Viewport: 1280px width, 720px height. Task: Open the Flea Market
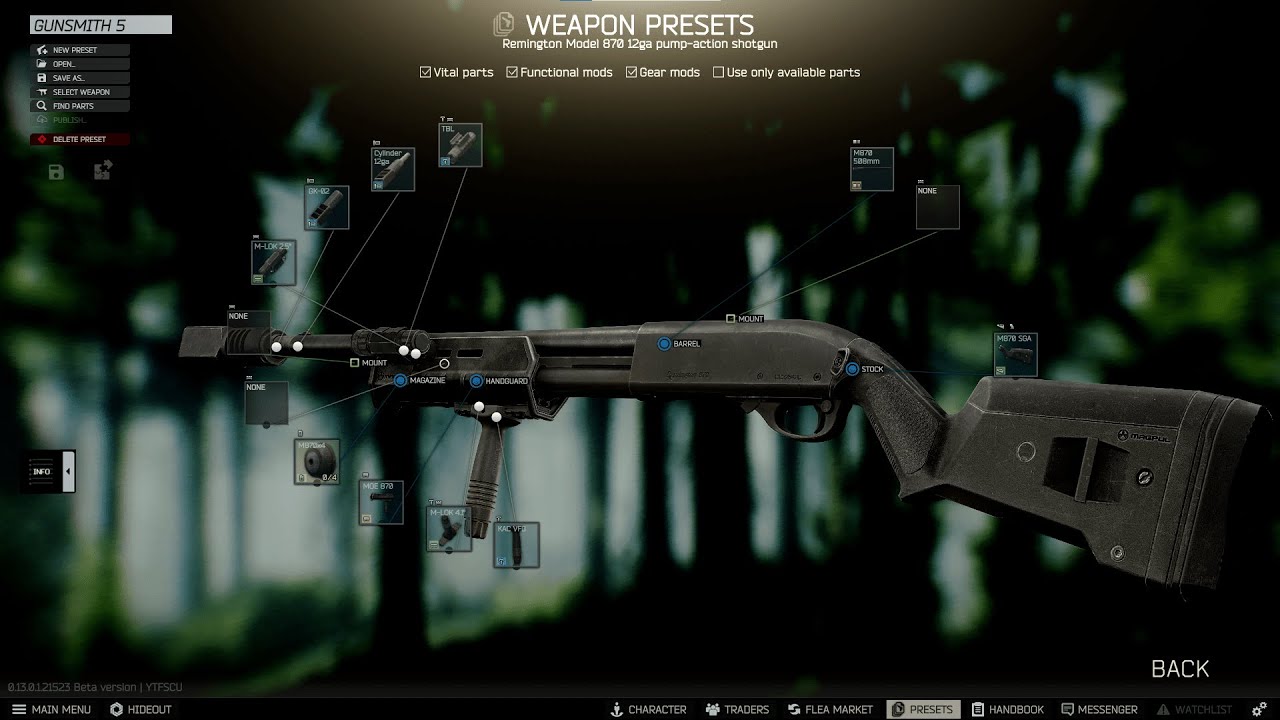pos(830,709)
